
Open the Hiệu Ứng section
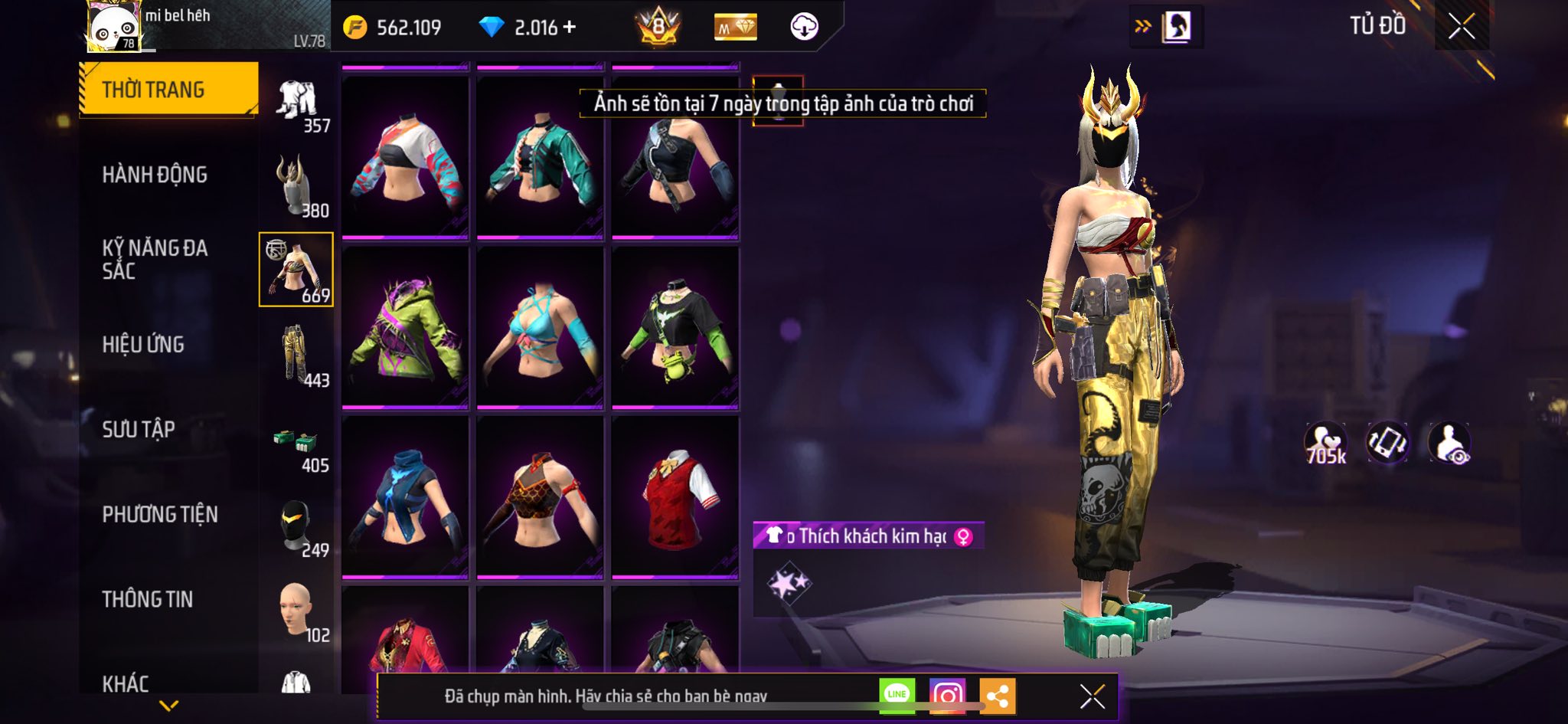point(143,345)
